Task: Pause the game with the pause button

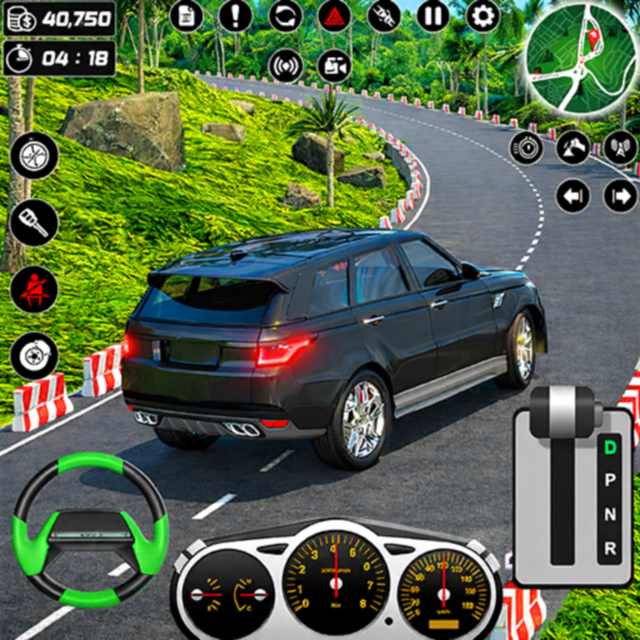Action: 433,15
